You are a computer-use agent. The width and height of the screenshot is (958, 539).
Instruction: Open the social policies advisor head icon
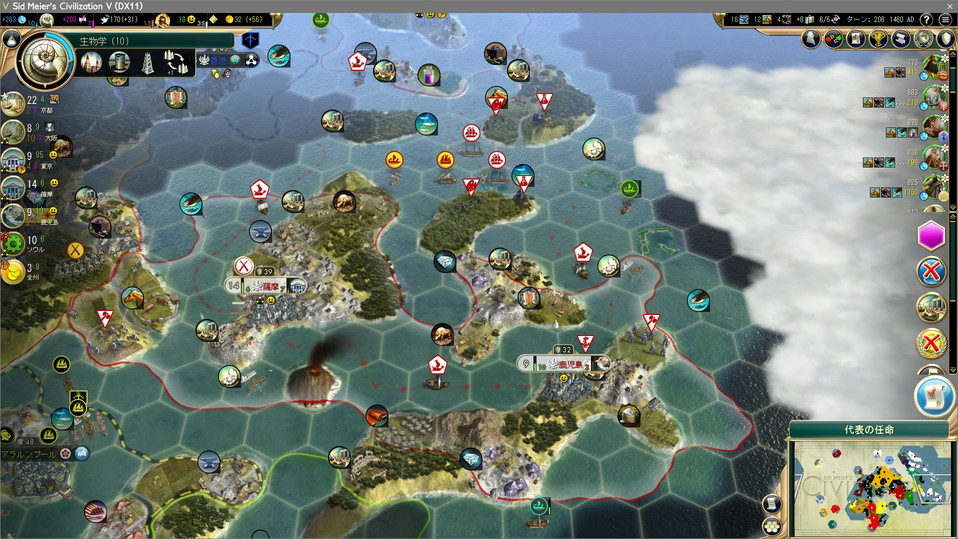pos(812,39)
